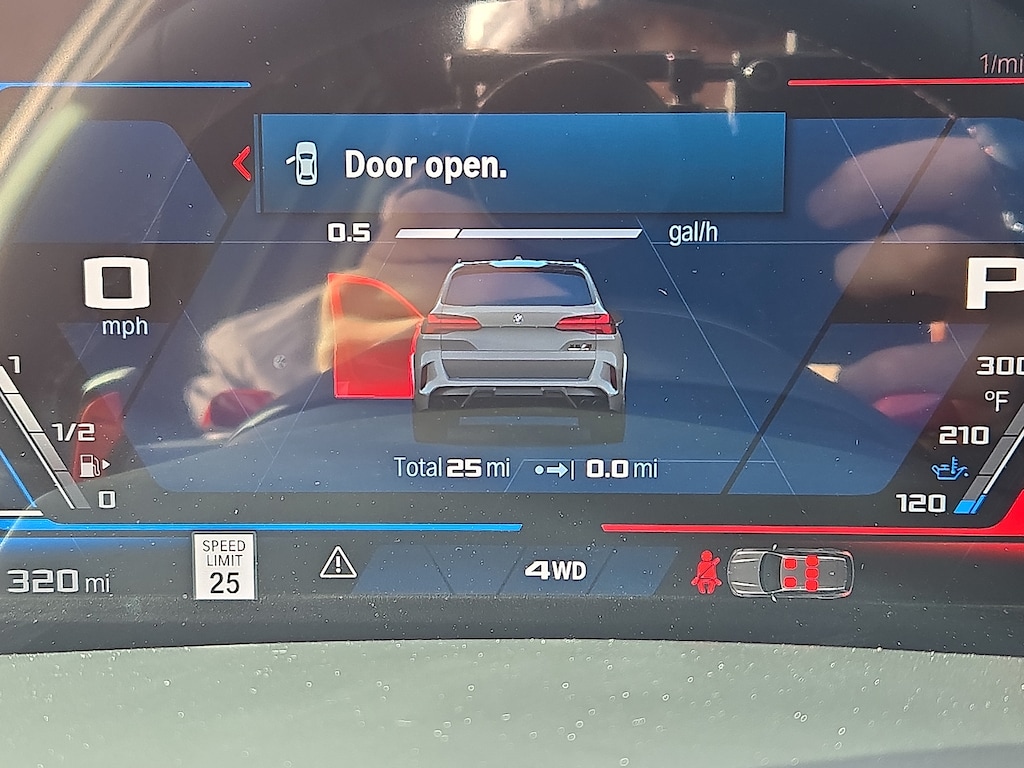Click the red left chevron beside the notification

pos(241,163)
